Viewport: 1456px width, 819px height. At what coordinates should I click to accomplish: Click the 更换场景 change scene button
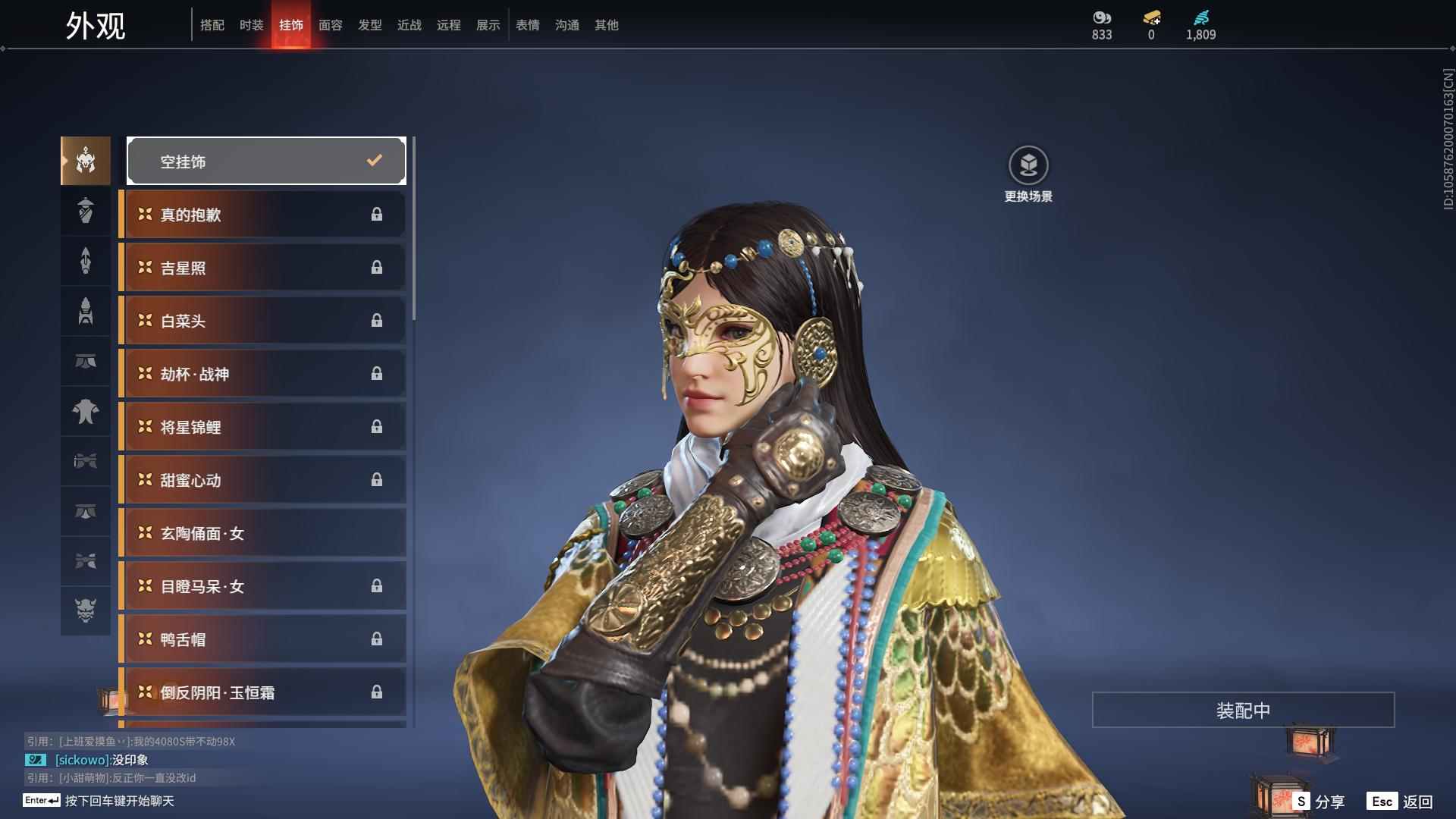pyautogui.click(x=1028, y=174)
